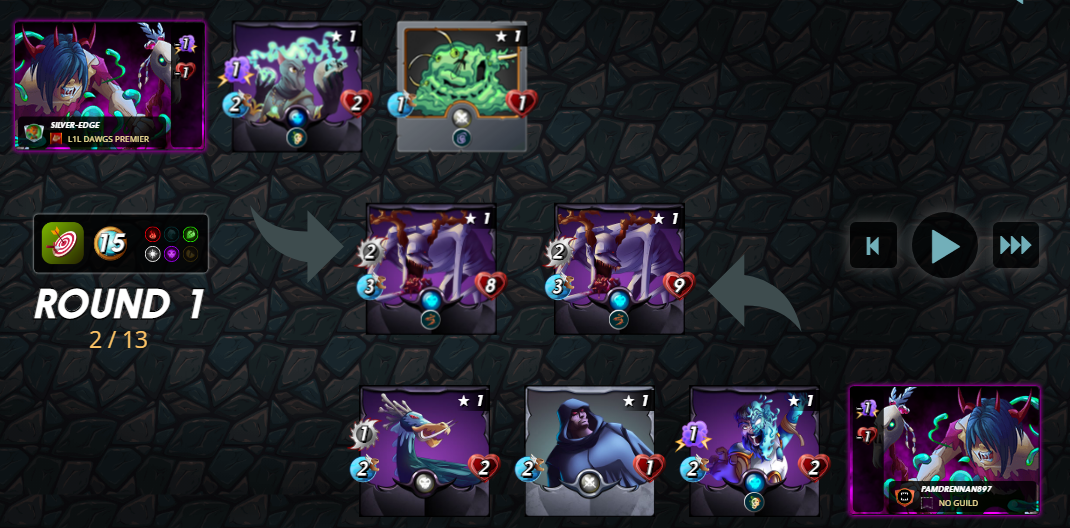
Task: Show the target ruleset icon details
Action: [x=62, y=243]
